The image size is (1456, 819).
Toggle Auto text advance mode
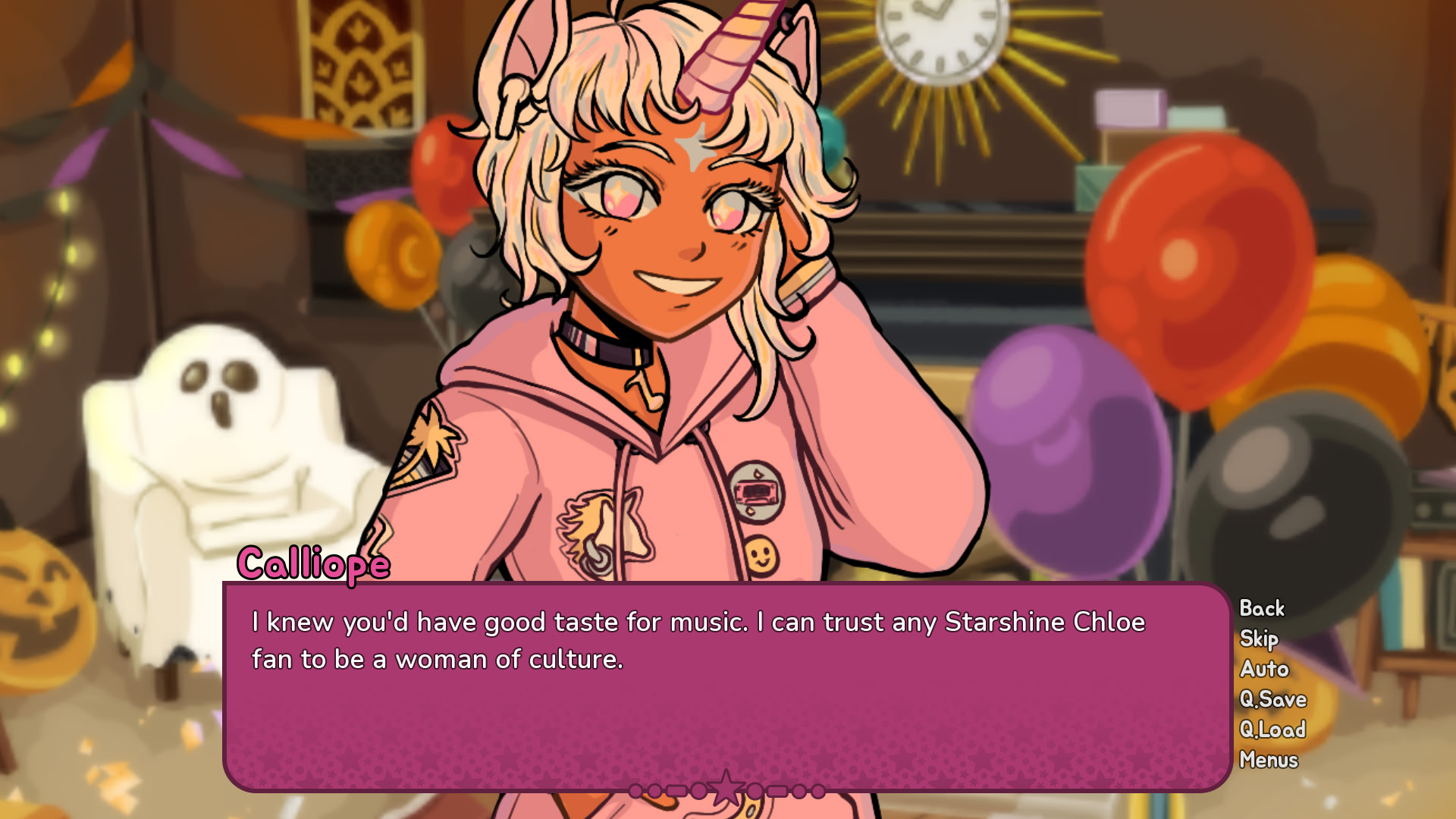click(1263, 669)
